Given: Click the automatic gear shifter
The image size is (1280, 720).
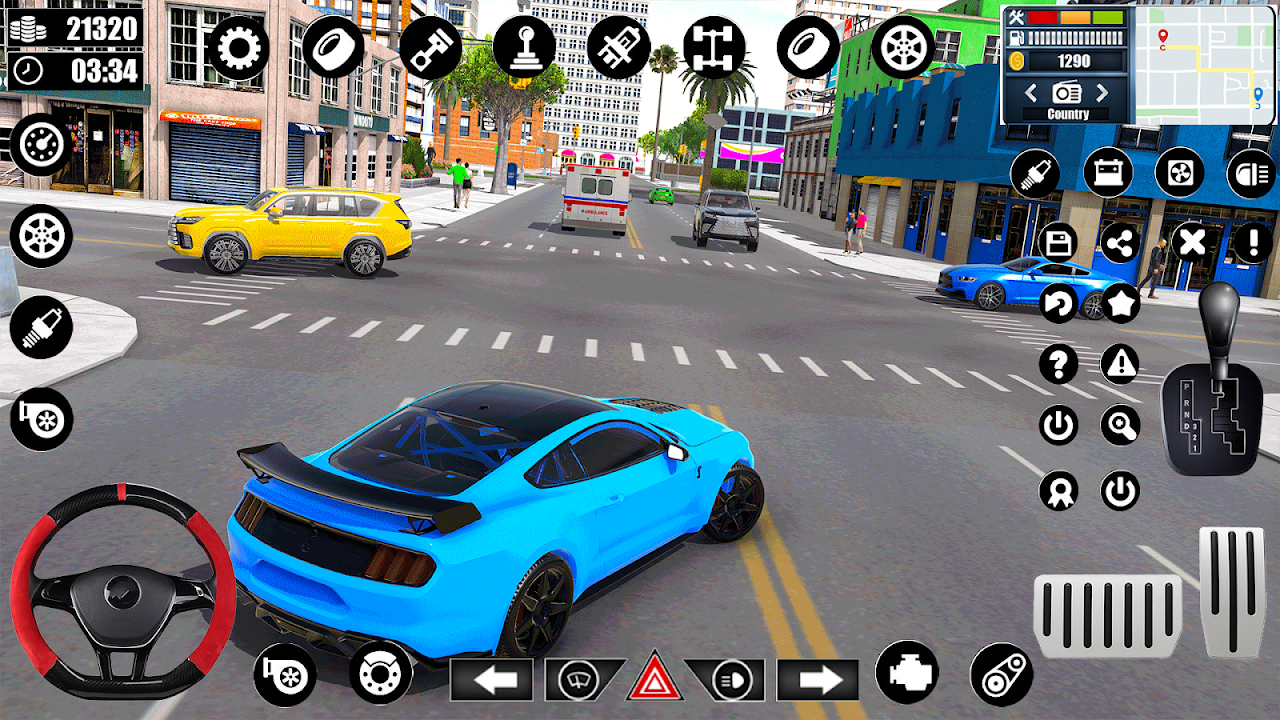Looking at the screenshot, I should (x=1212, y=380).
